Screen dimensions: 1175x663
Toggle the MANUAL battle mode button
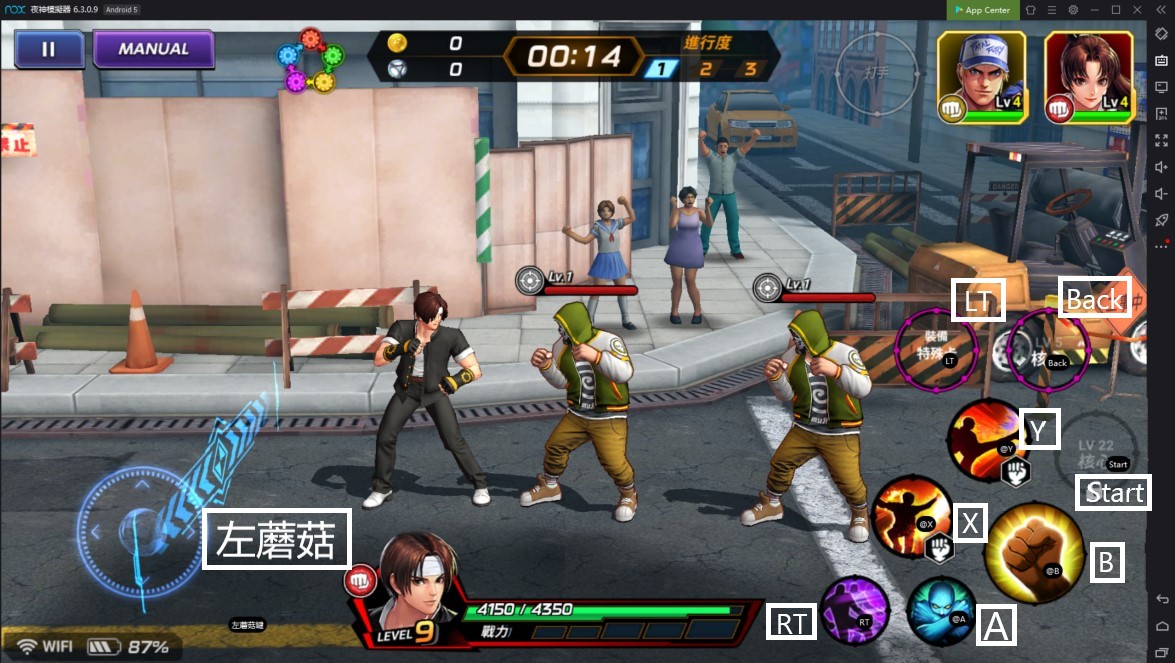pyautogui.click(x=153, y=49)
